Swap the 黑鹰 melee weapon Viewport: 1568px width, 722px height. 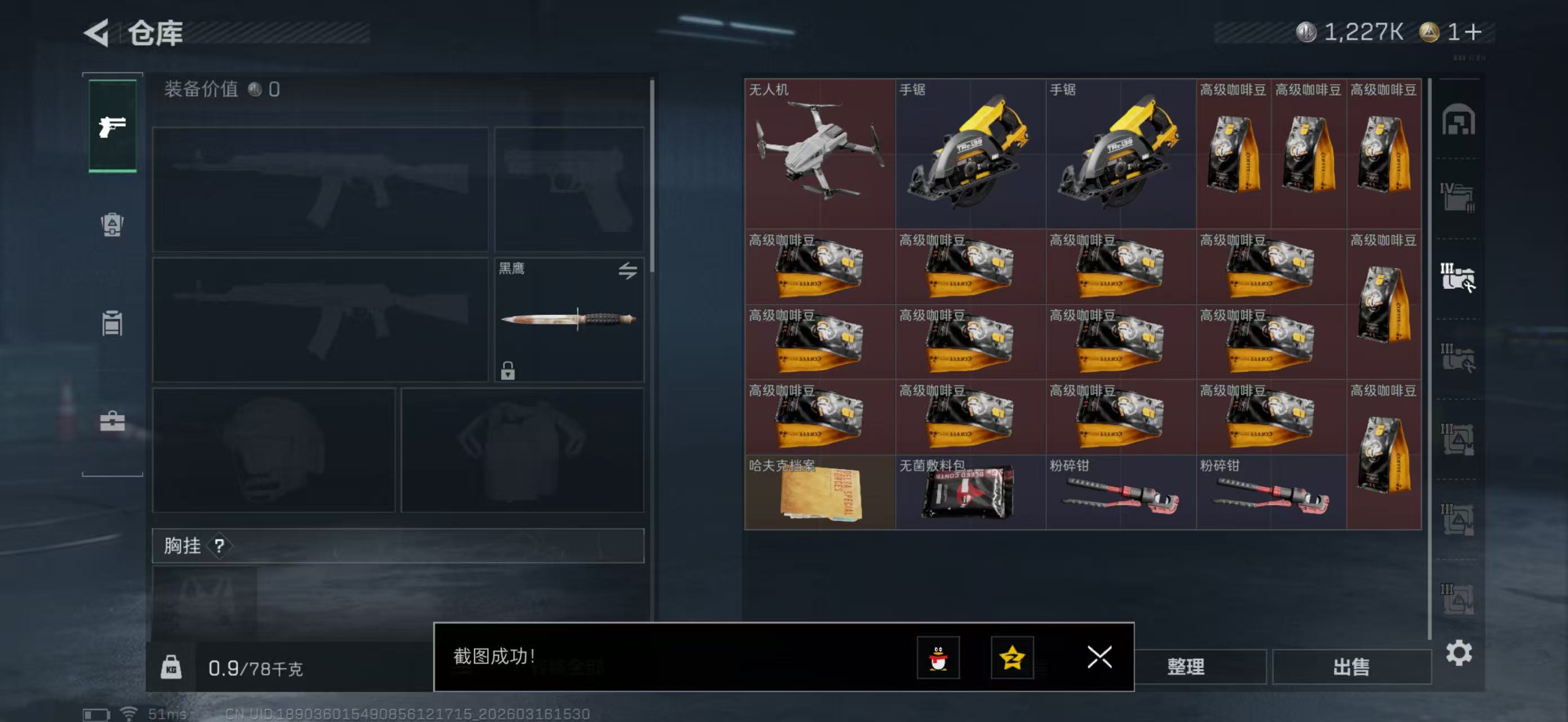click(628, 270)
